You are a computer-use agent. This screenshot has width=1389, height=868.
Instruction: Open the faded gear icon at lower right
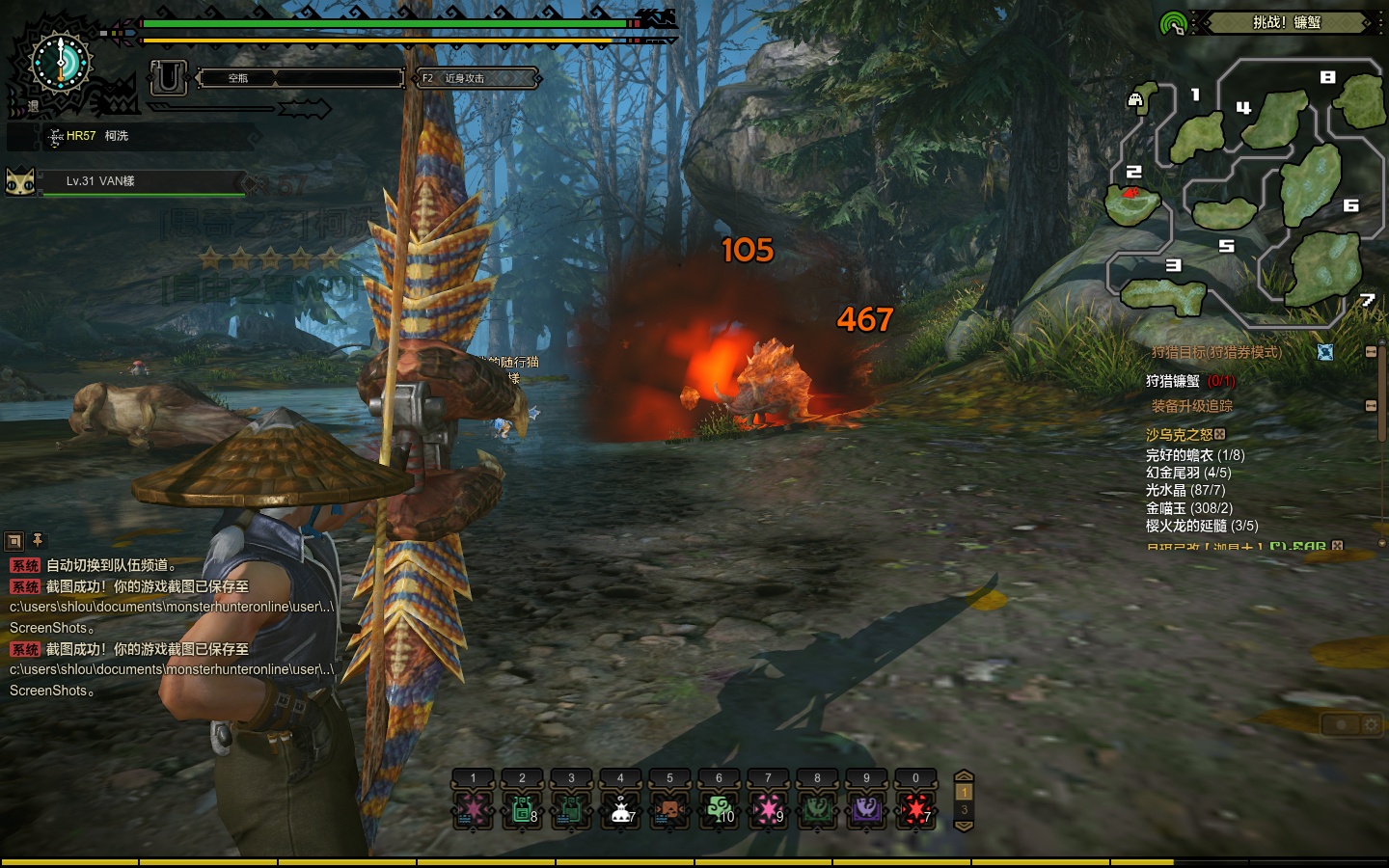click(x=1371, y=724)
